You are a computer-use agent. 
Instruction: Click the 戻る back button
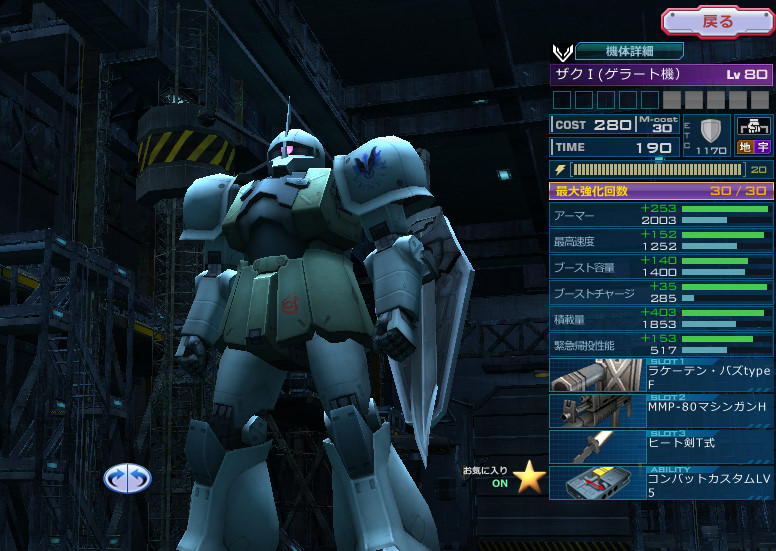(x=717, y=21)
